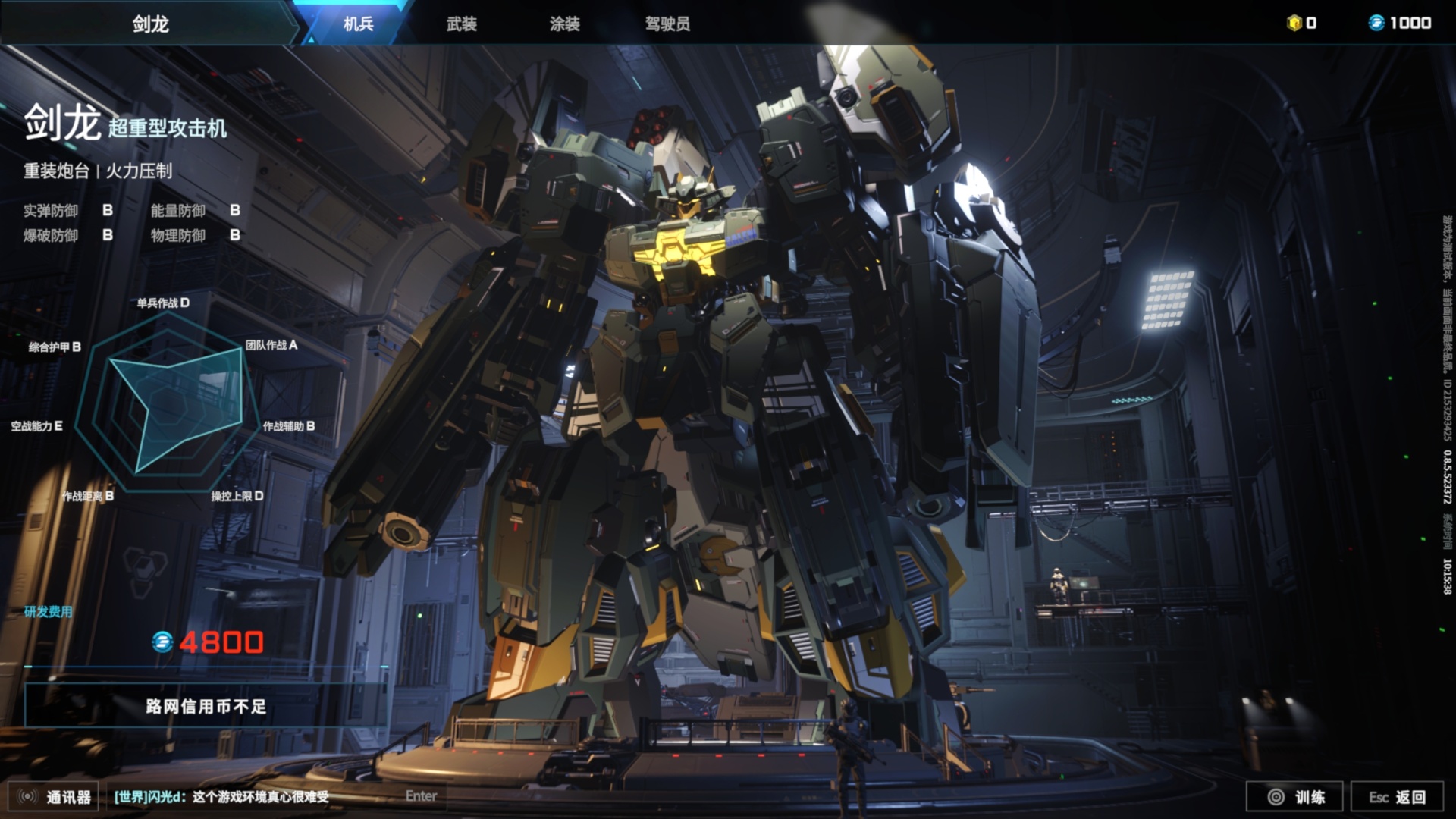Click the 路网信用币不足 research button
This screenshot has width=1456, height=819.
[x=206, y=707]
